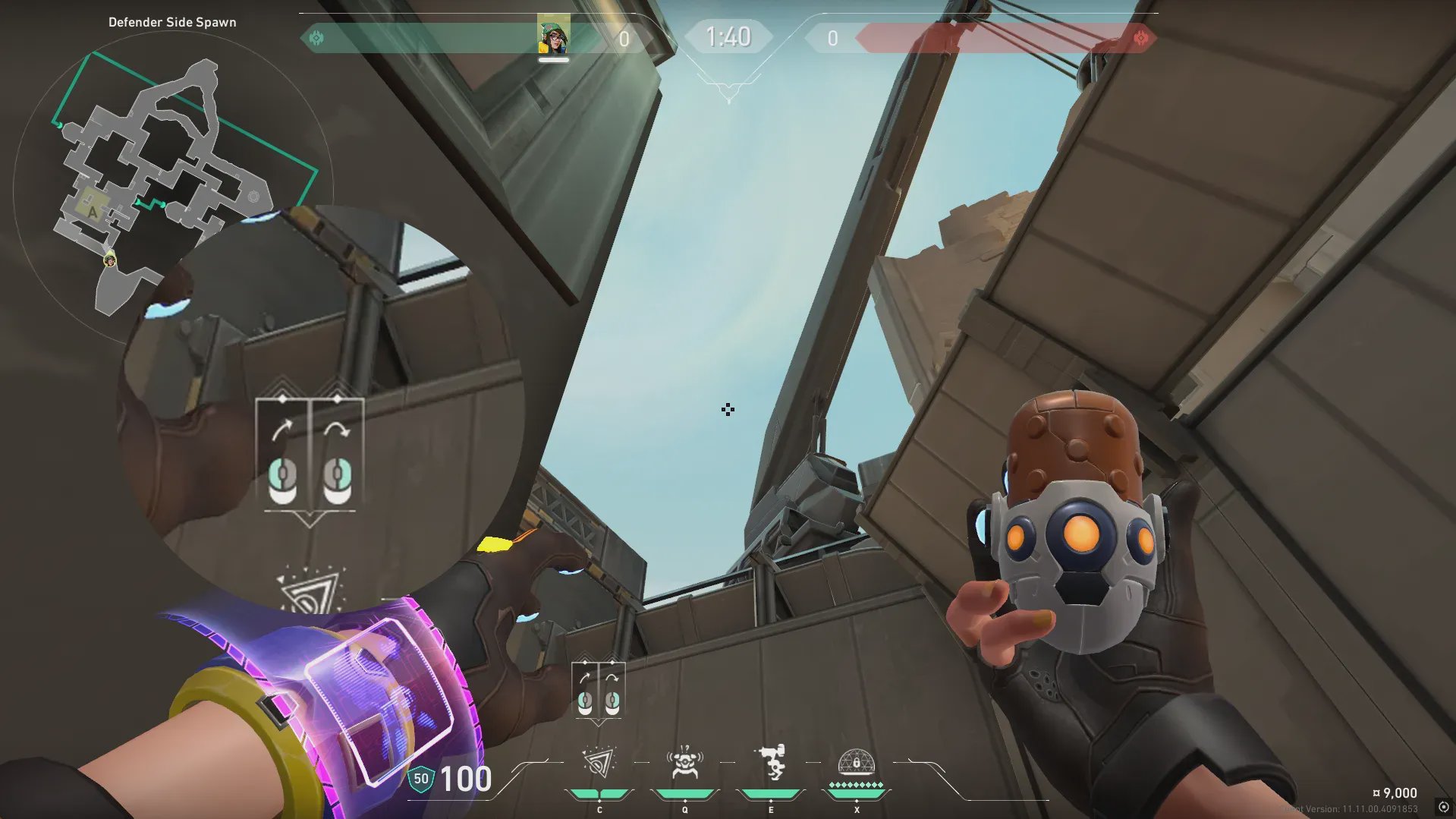The height and width of the screenshot is (819, 1456).
Task: Activate the Lockdown ultimate icon
Action: (x=856, y=763)
